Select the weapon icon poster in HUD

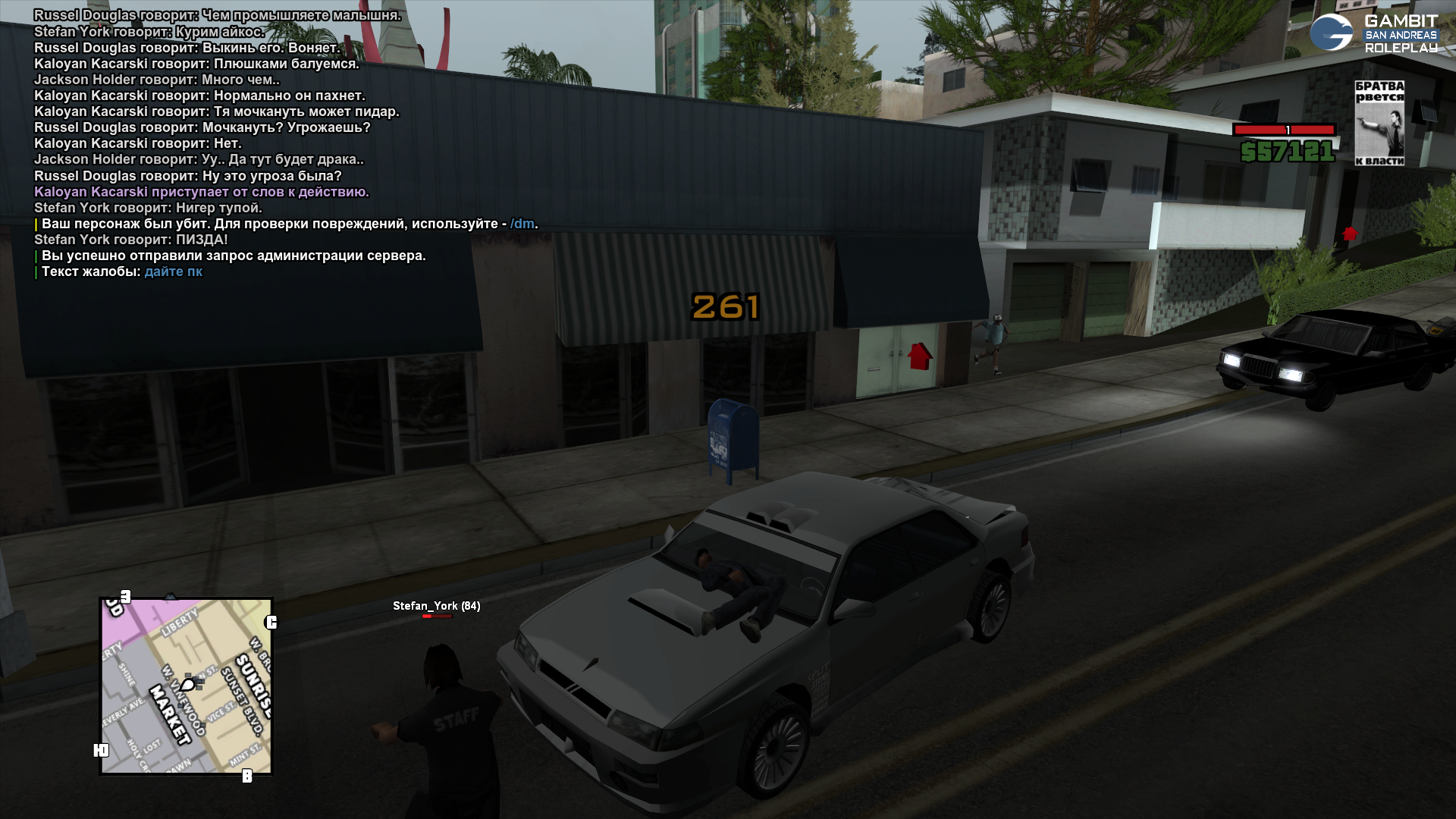pos(1379,123)
